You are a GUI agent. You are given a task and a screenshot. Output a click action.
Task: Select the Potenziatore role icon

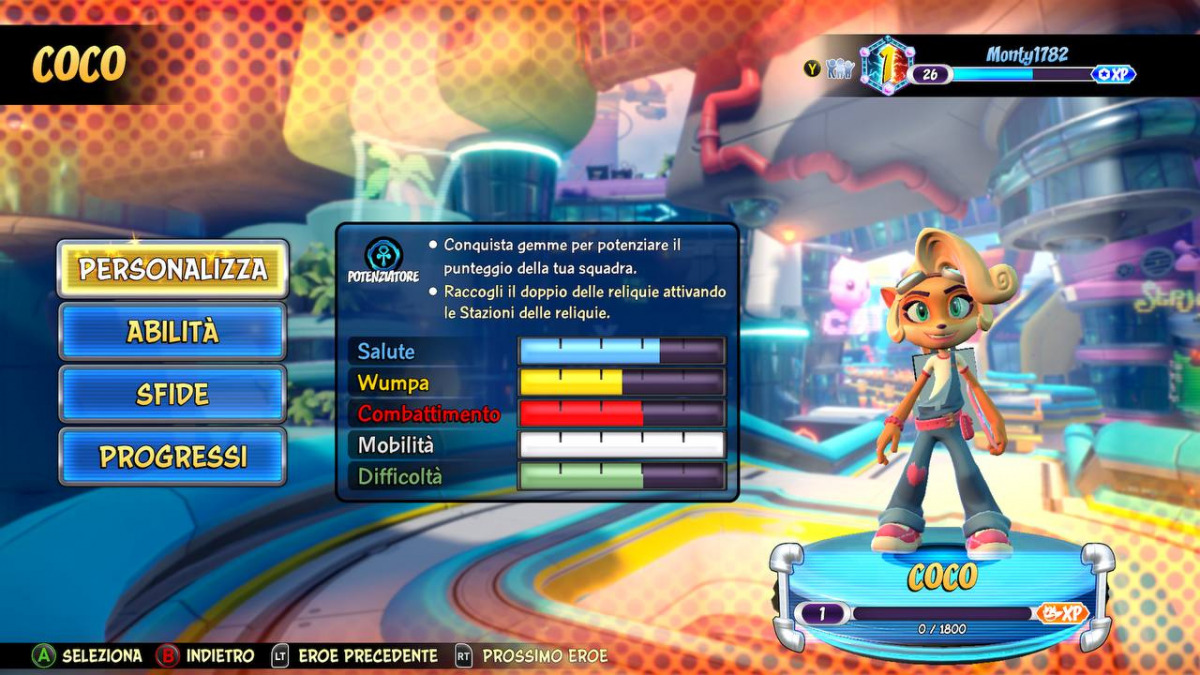[383, 255]
